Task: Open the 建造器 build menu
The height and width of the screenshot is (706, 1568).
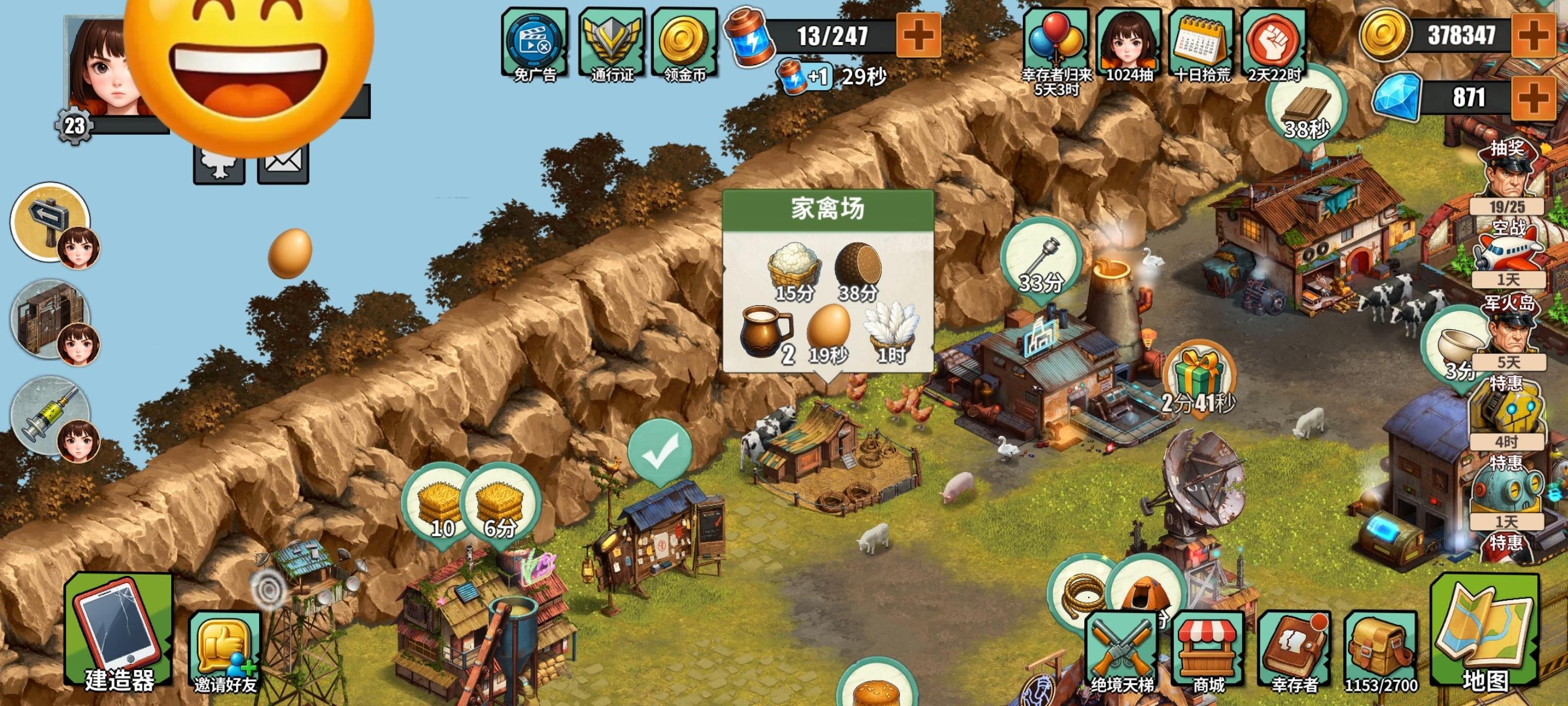Action: click(x=119, y=636)
